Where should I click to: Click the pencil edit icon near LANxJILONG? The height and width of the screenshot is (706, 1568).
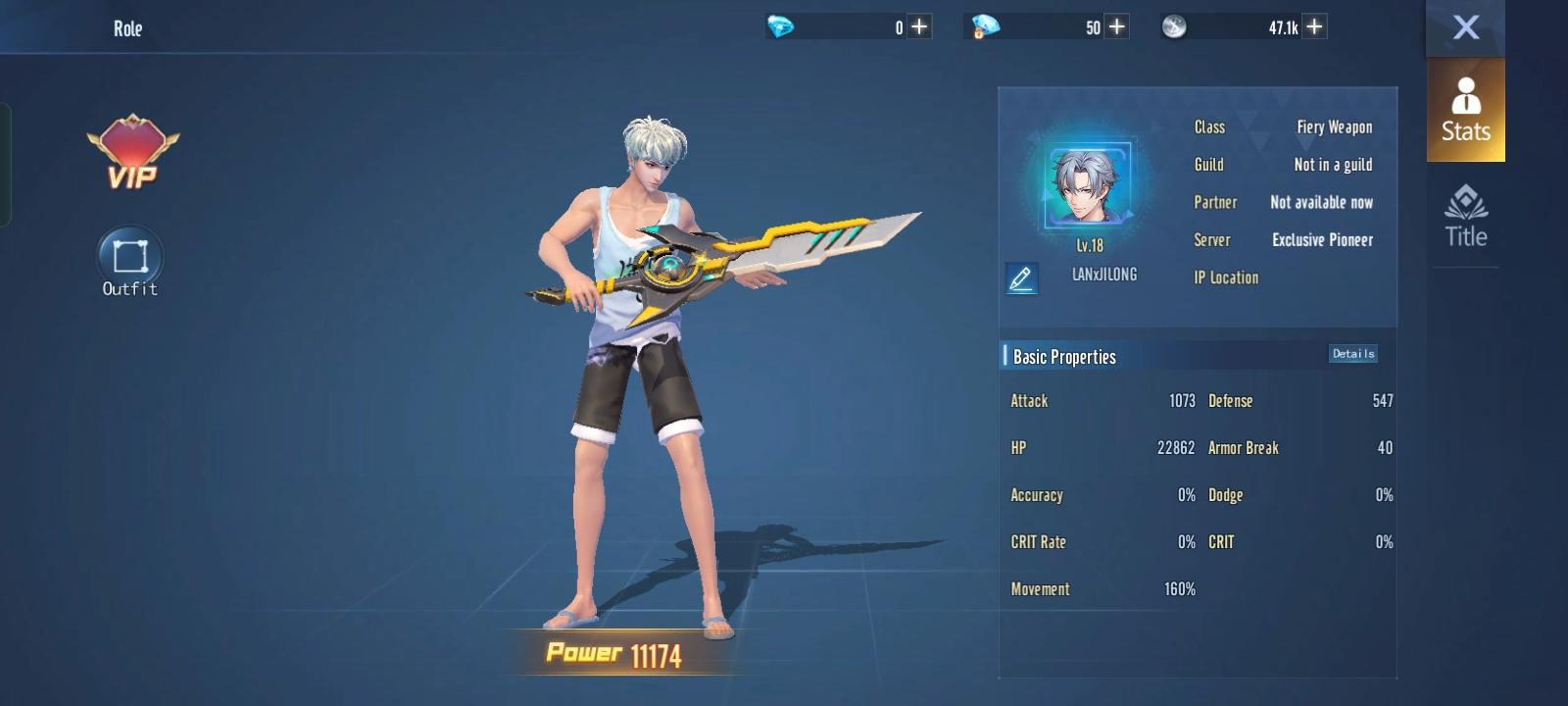click(1020, 278)
